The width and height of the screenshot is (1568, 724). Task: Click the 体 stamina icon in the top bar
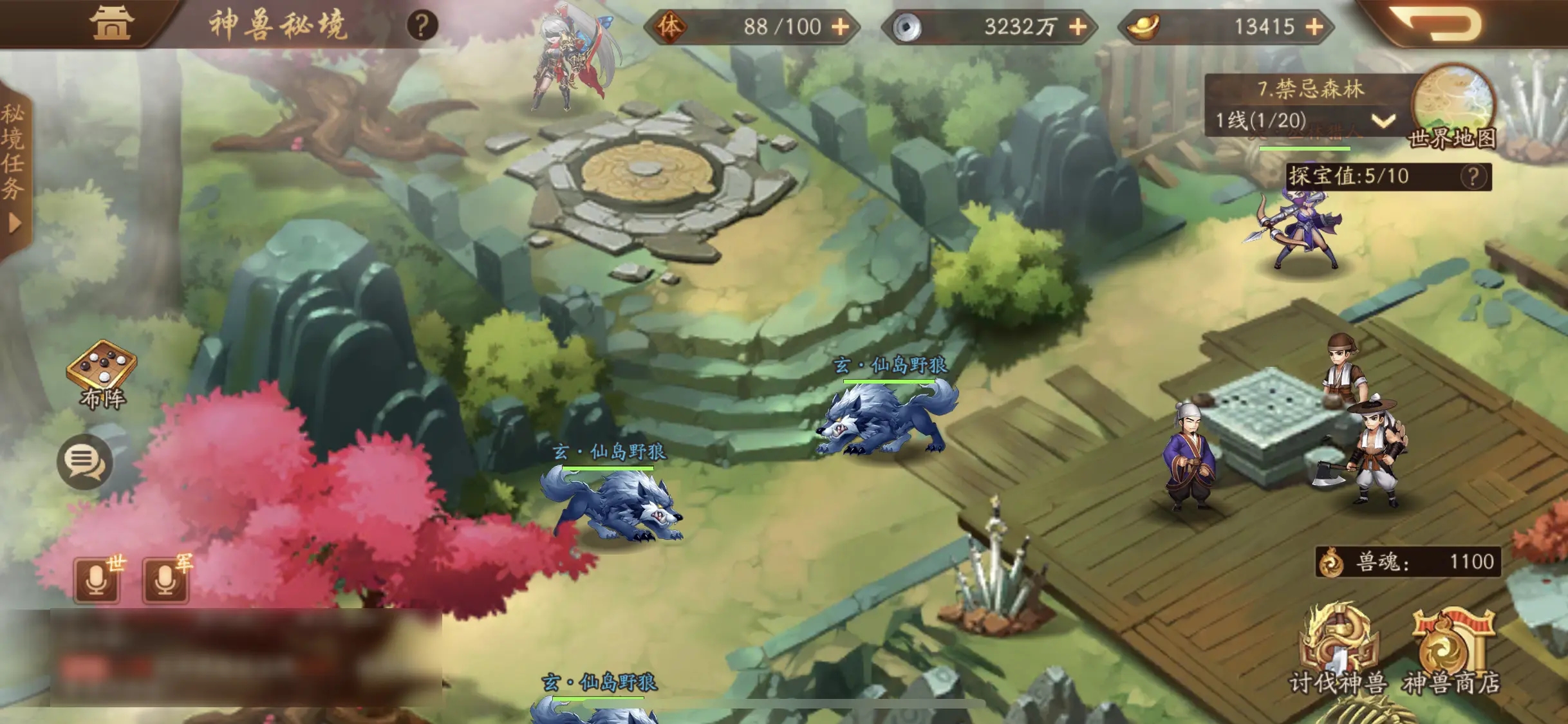[x=670, y=26]
